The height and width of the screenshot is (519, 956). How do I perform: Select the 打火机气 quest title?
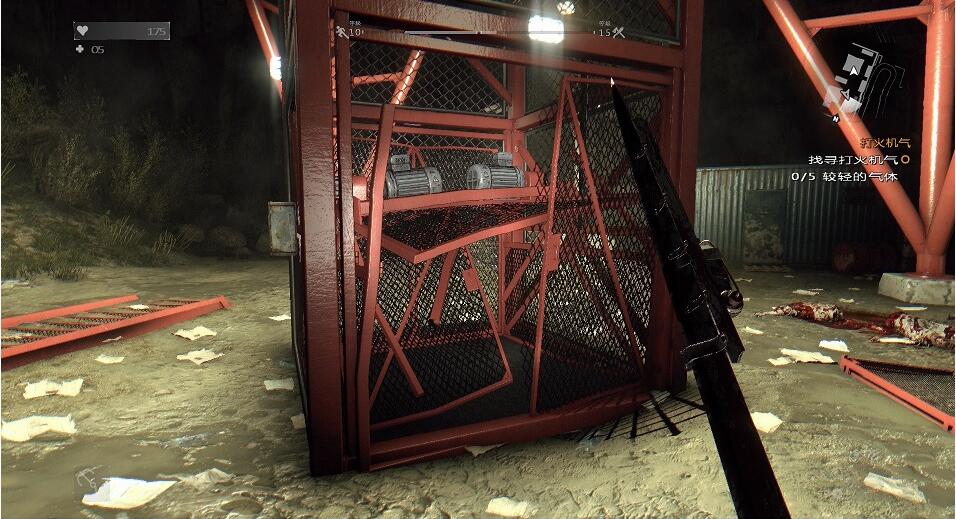(884, 143)
